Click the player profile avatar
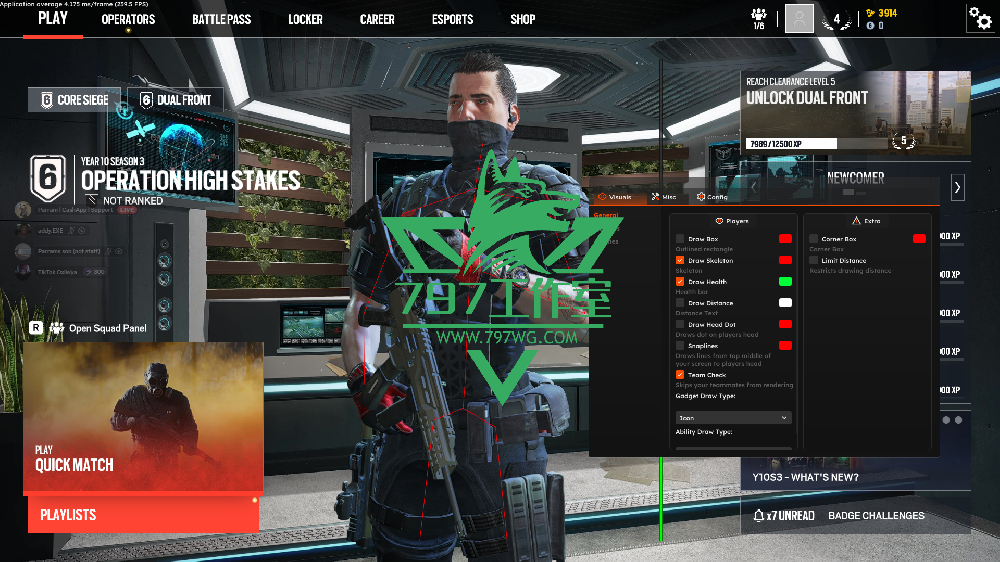 click(x=799, y=18)
